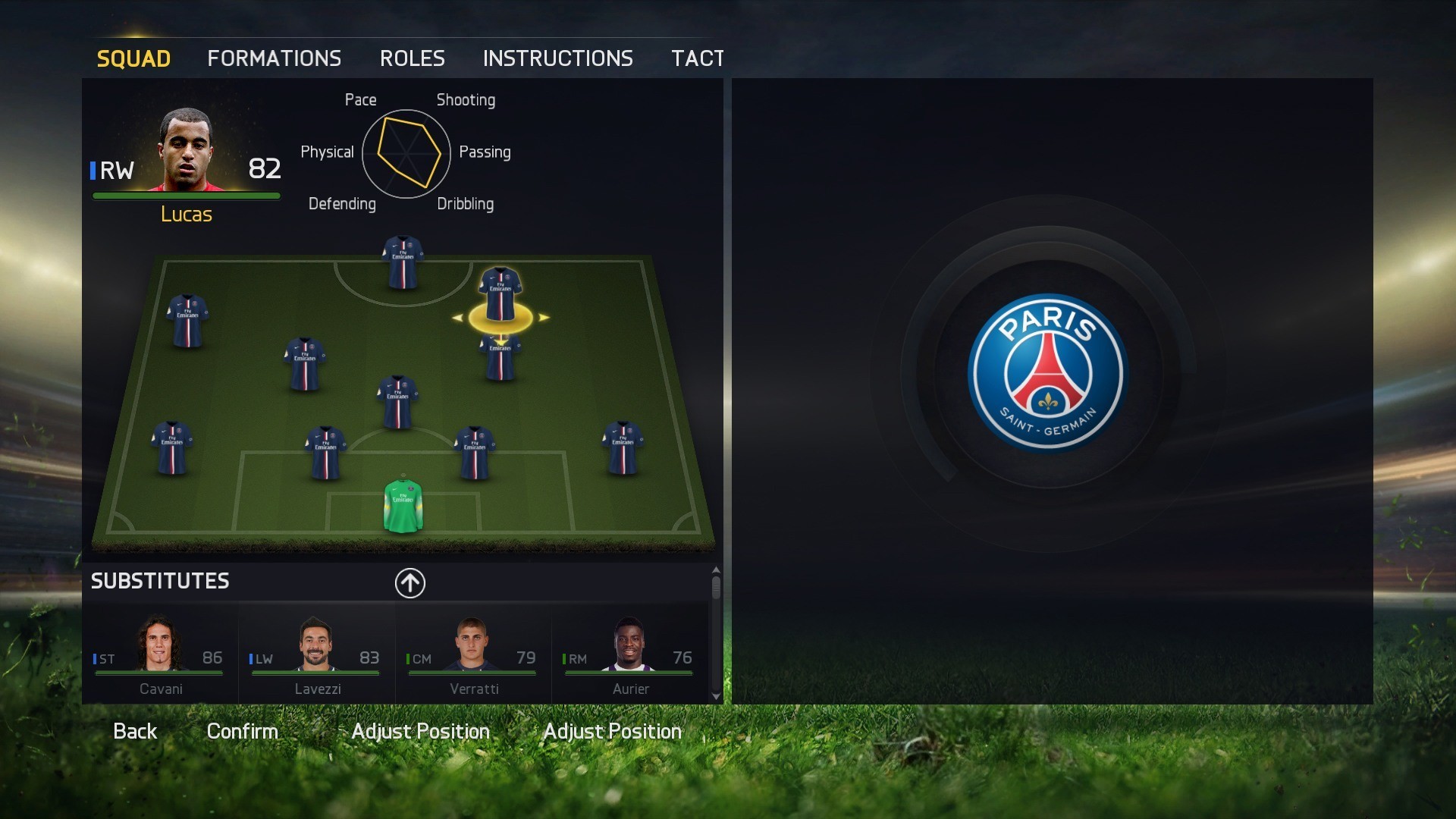This screenshot has height=819, width=1456.
Task: Open the INSTRUCTIONS tab
Action: 558,58
